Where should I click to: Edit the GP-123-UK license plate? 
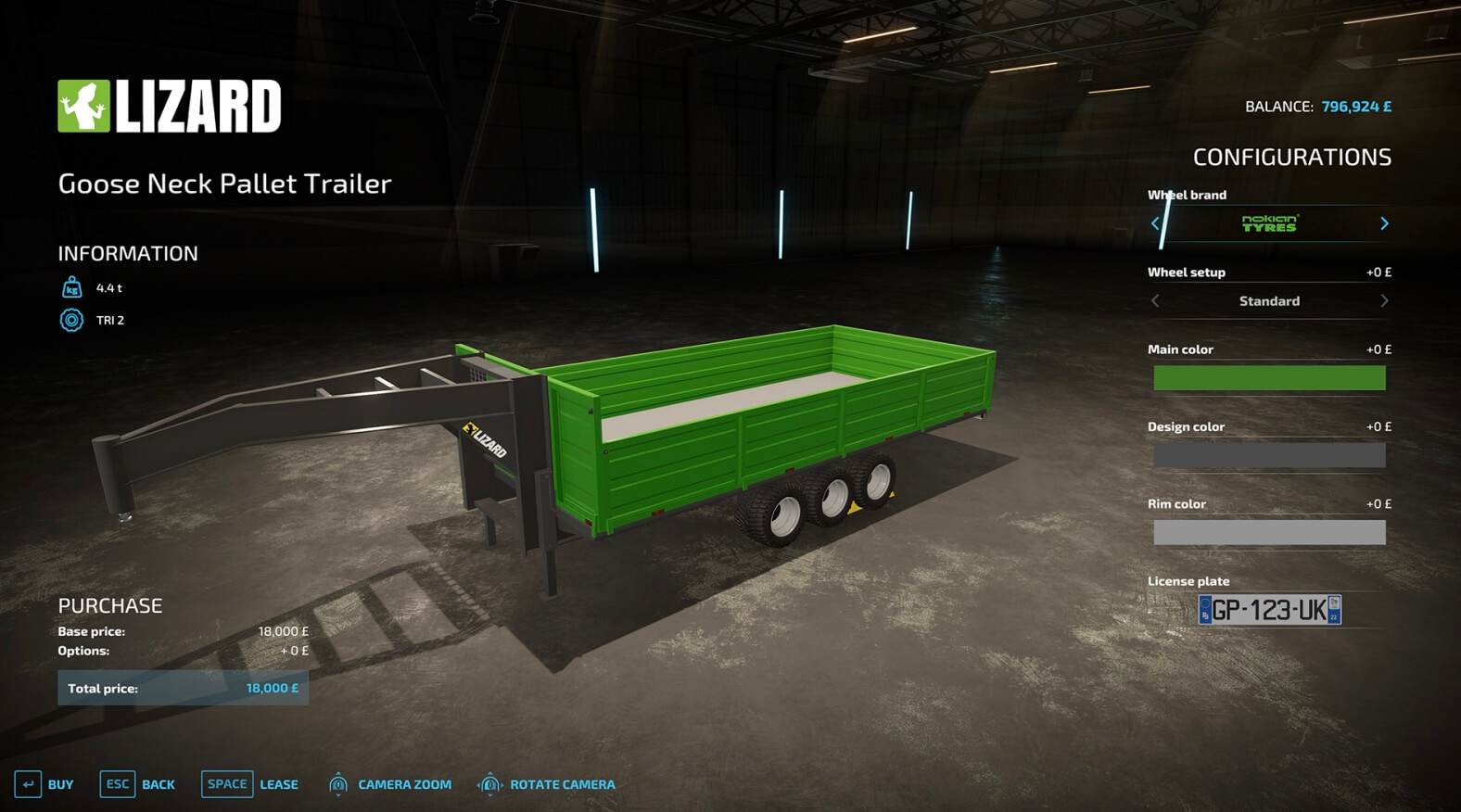(x=1269, y=610)
